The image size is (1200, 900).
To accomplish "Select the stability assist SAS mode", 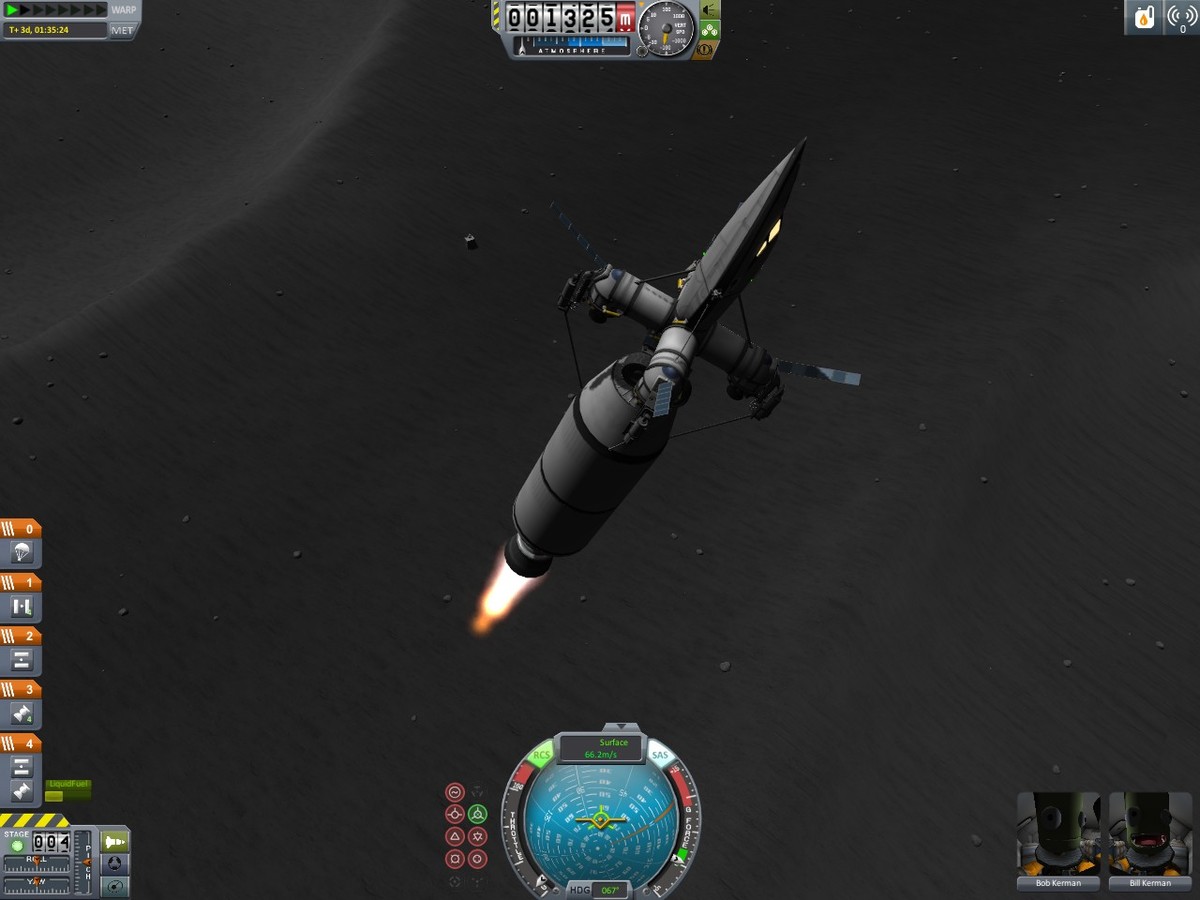I will [x=454, y=792].
